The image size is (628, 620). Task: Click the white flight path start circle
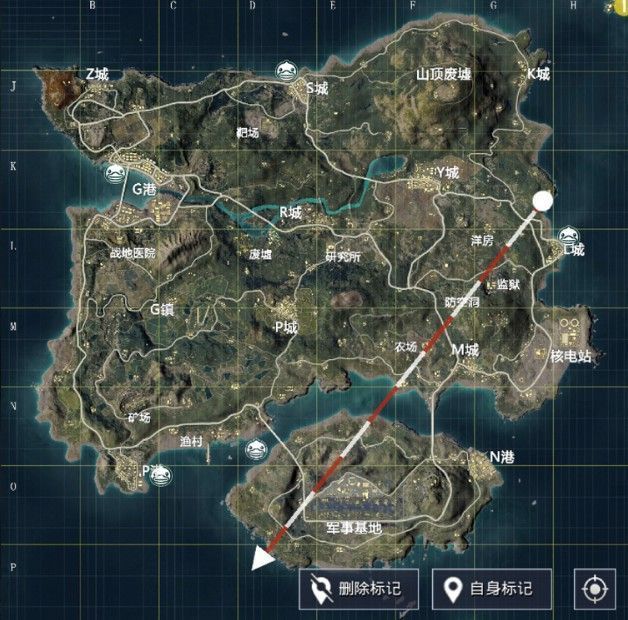pyautogui.click(x=543, y=201)
